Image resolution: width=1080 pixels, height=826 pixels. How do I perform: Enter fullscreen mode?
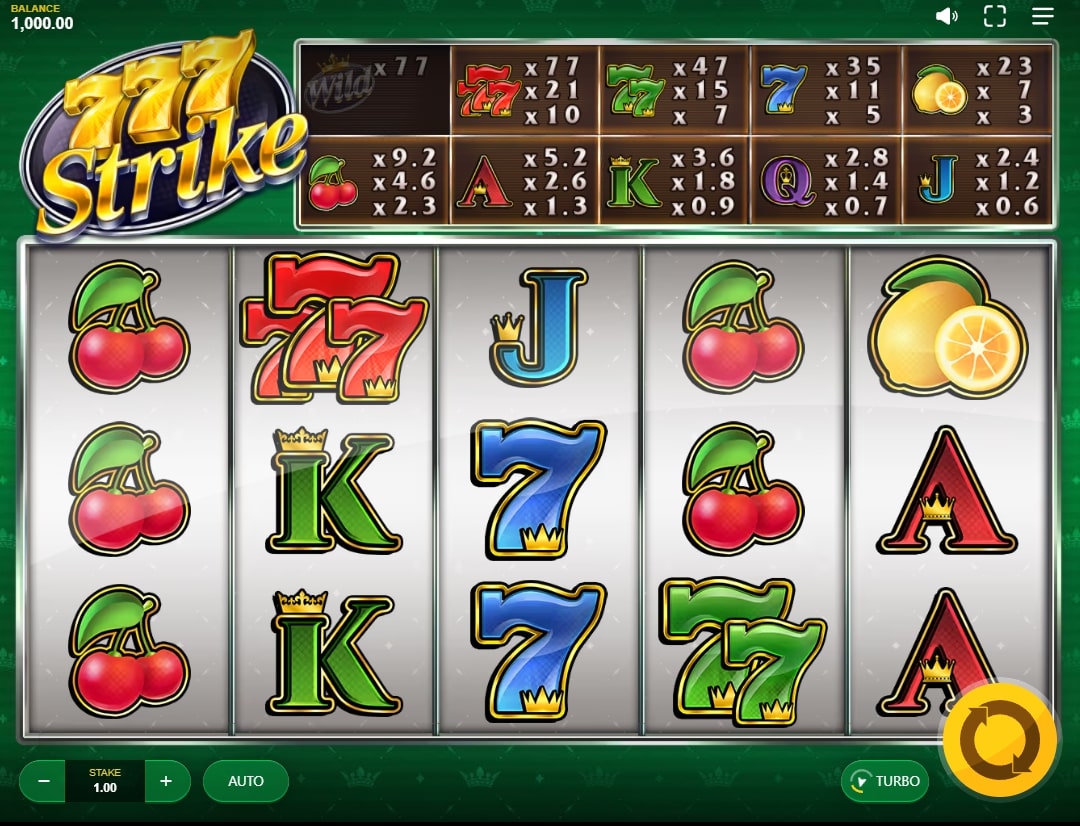(994, 16)
